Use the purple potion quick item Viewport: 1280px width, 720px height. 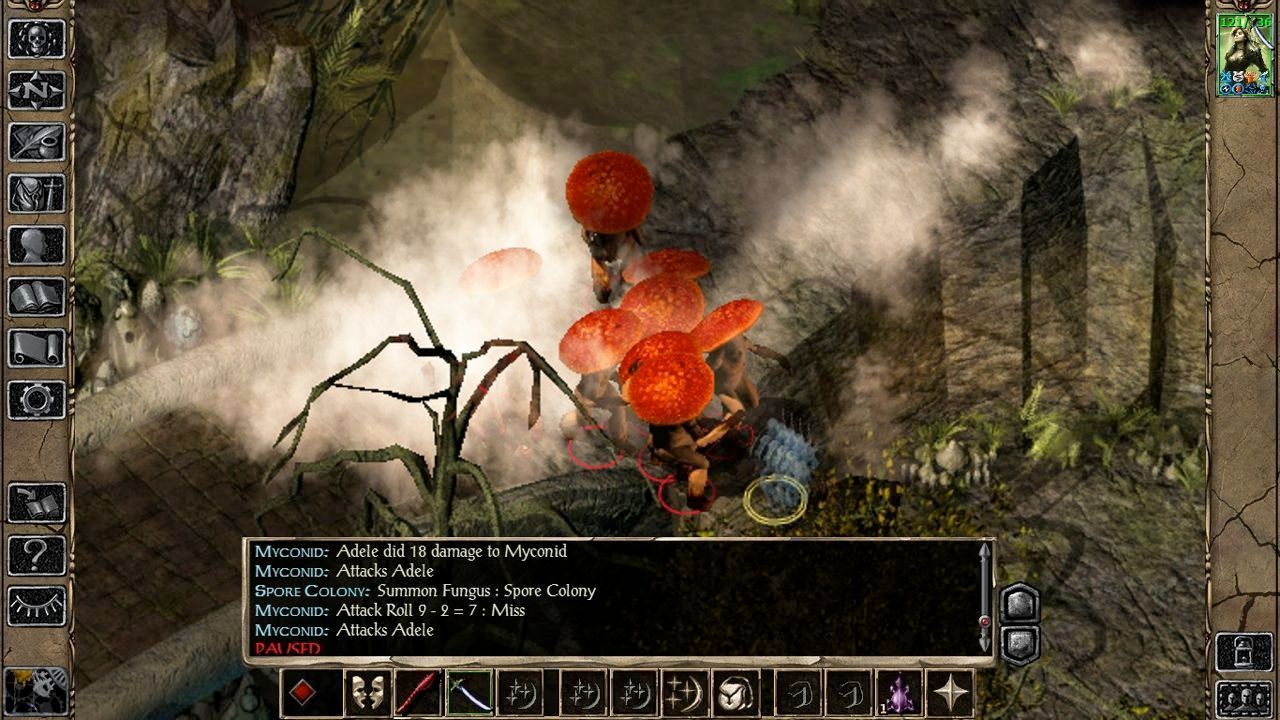pyautogui.click(x=899, y=692)
